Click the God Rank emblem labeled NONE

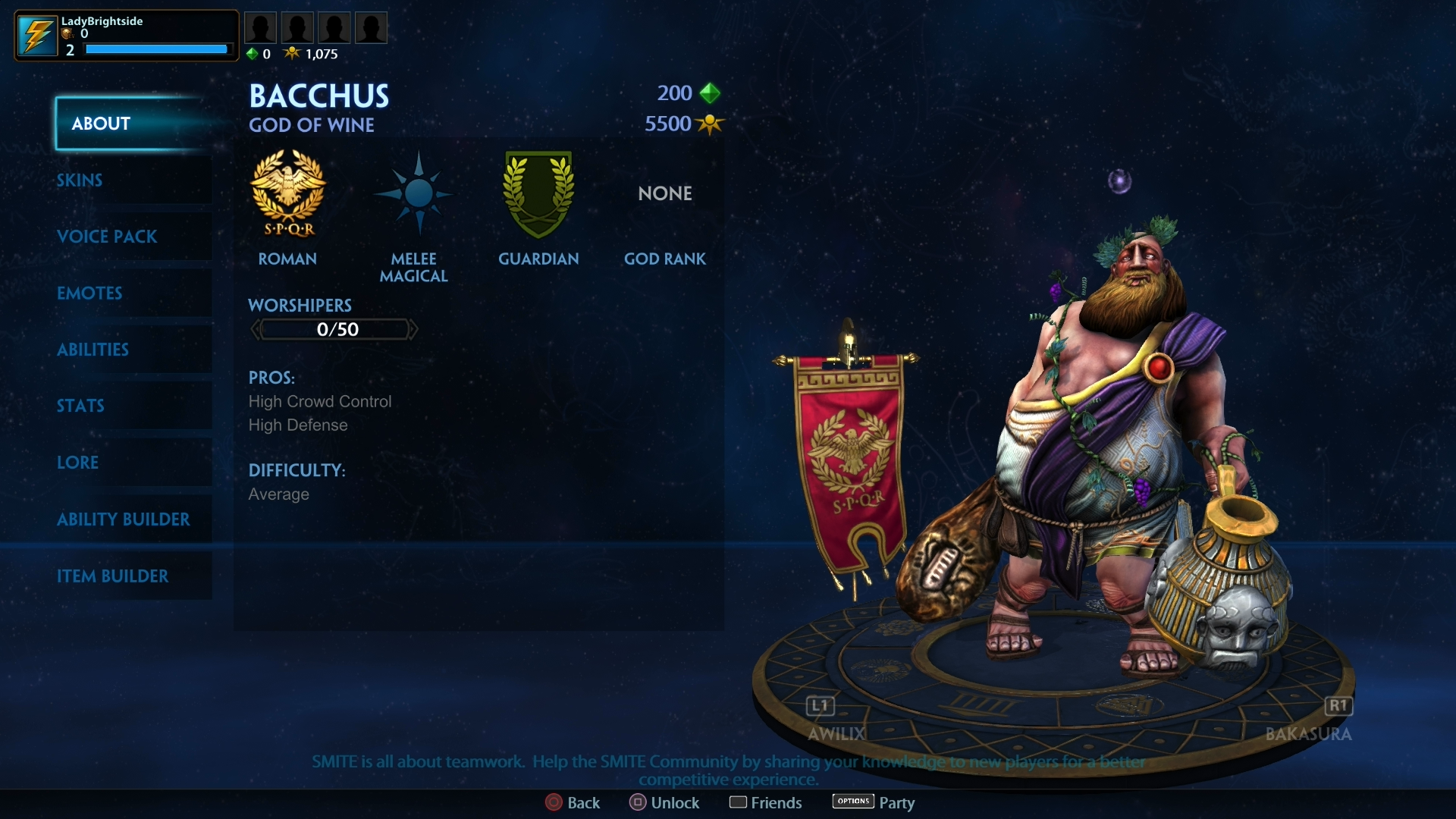pyautogui.click(x=664, y=193)
